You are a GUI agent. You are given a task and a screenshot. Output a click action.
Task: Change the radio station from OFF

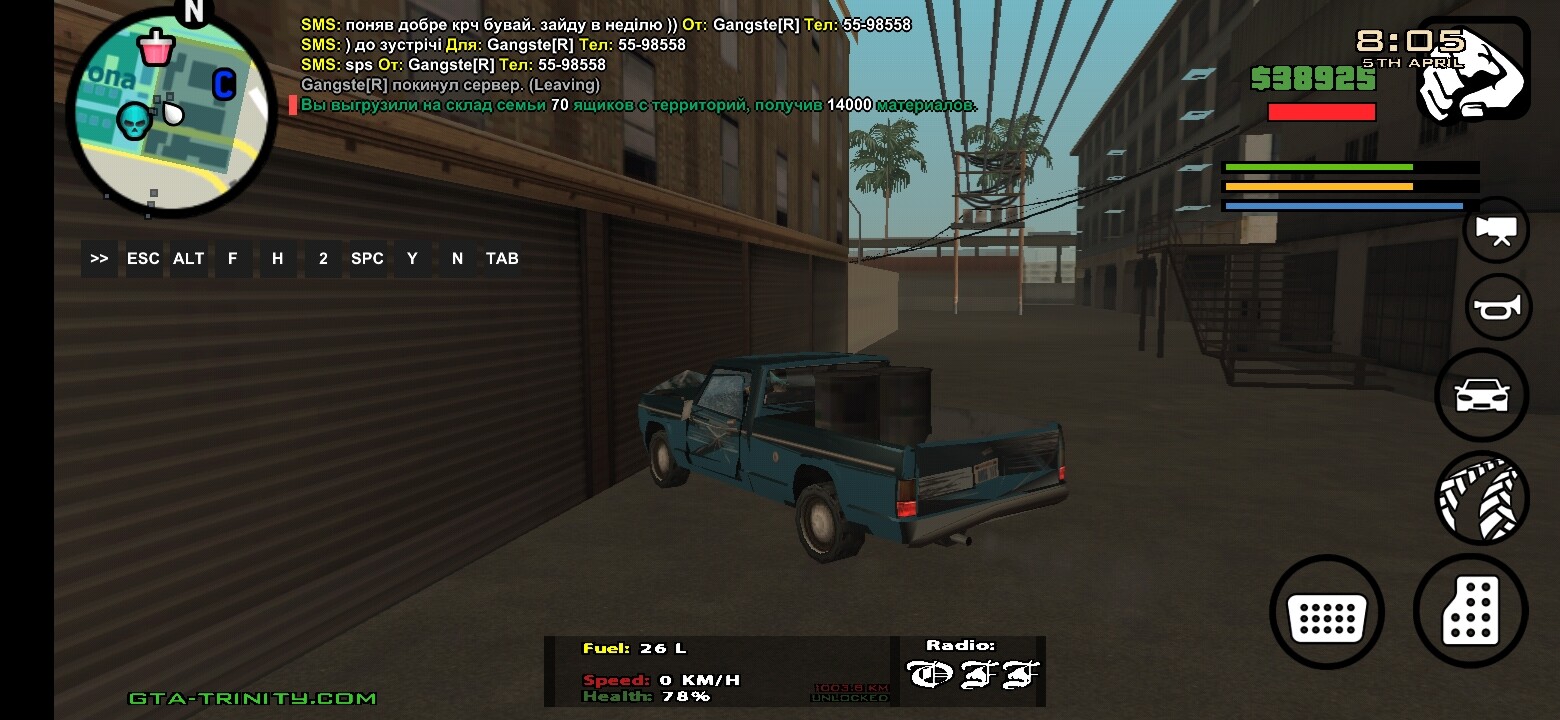pyautogui.click(x=972, y=673)
